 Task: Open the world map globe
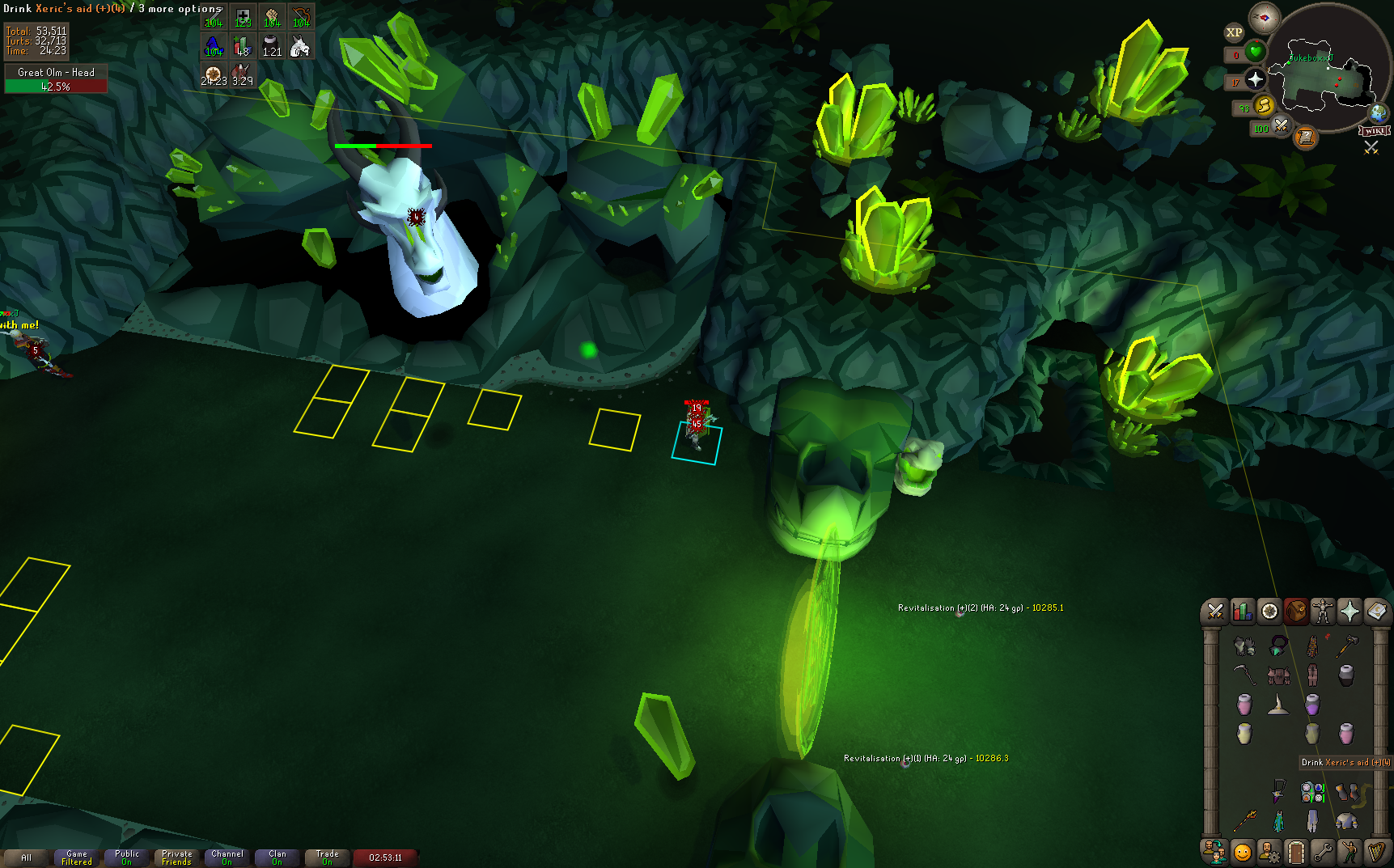1378,112
